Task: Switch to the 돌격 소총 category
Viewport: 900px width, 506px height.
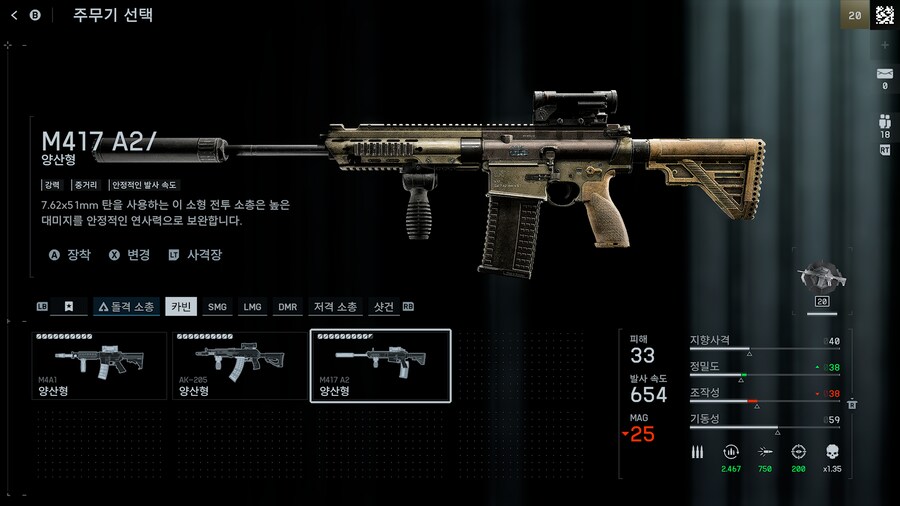Action: (126, 307)
